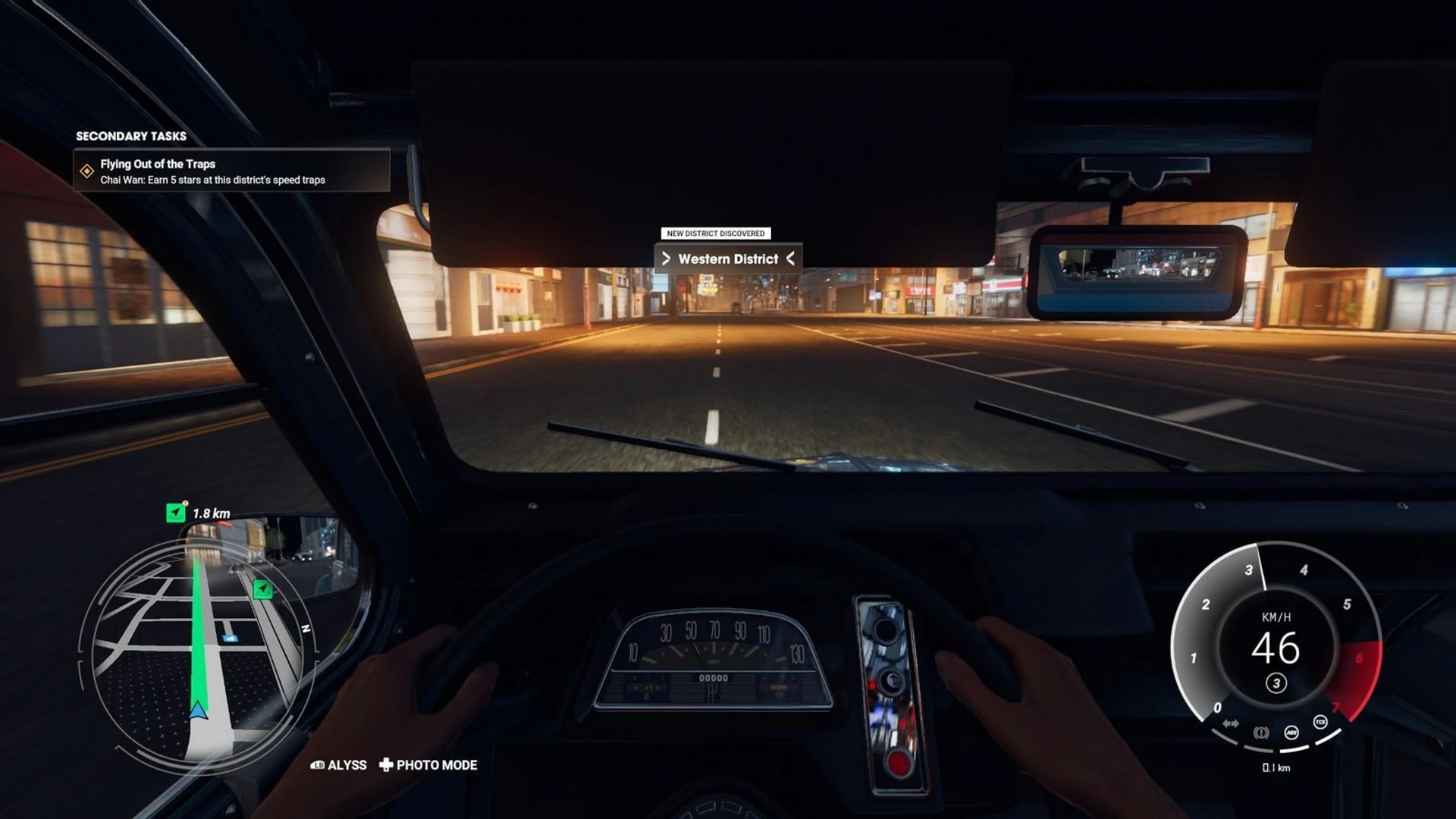Image resolution: width=1456 pixels, height=819 pixels.
Task: Click the green destination icon beside 1.8 km
Action: (x=175, y=513)
